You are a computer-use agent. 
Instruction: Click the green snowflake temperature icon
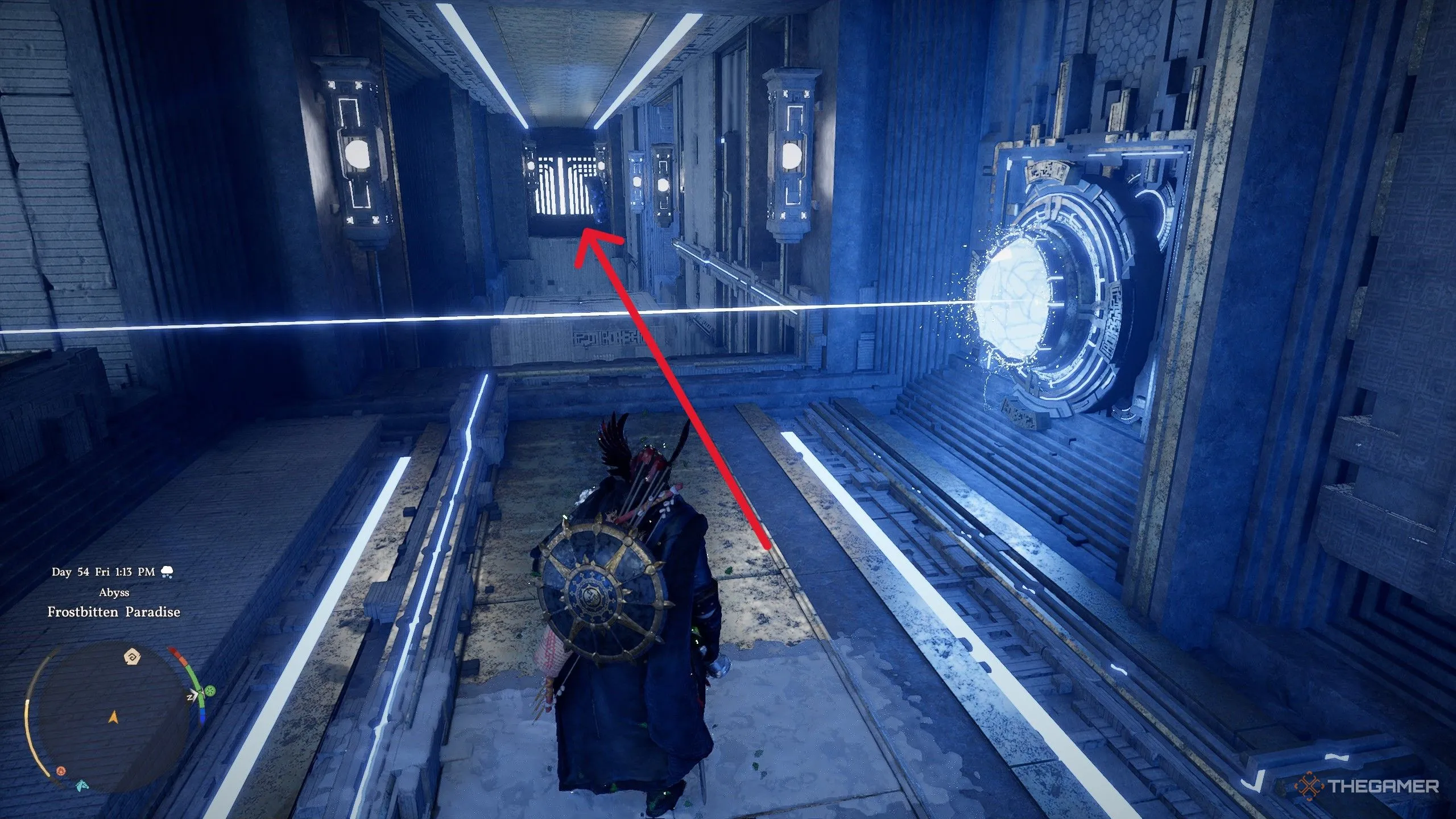pyautogui.click(x=210, y=692)
